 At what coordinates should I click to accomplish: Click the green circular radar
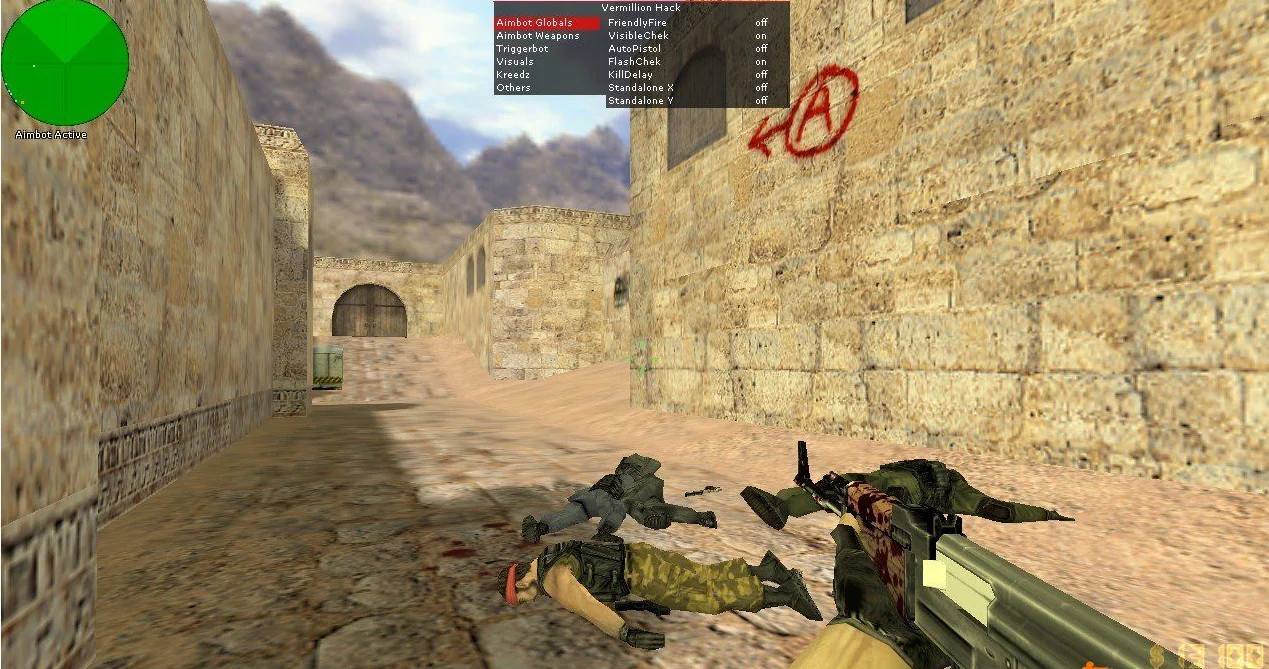point(65,62)
